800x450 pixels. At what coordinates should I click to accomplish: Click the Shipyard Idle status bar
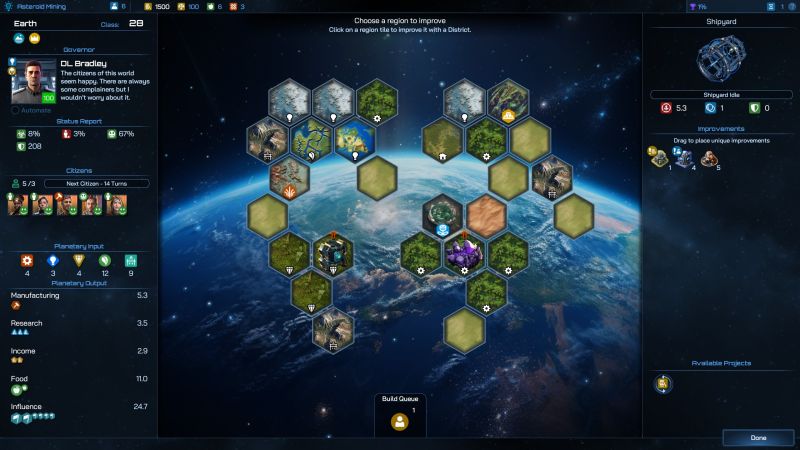(x=720, y=95)
